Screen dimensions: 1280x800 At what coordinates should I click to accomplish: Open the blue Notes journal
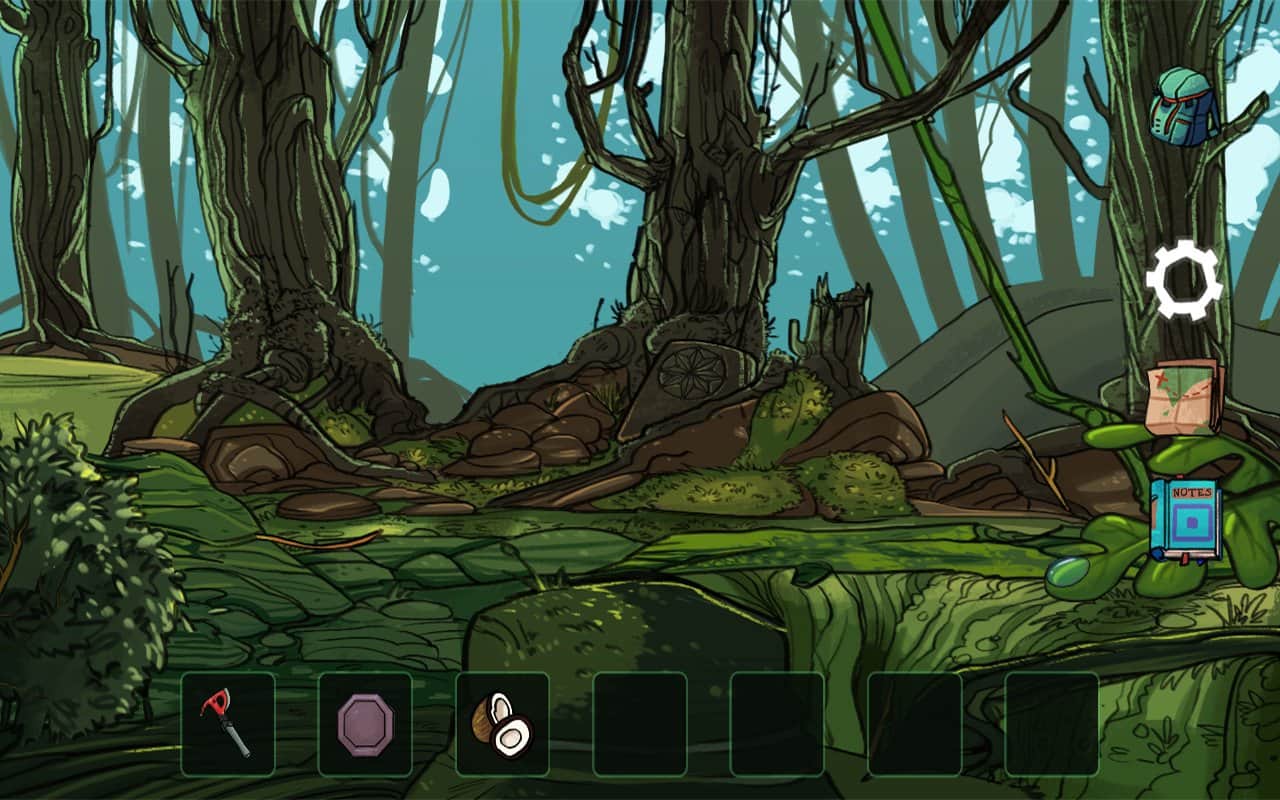pos(1184,520)
